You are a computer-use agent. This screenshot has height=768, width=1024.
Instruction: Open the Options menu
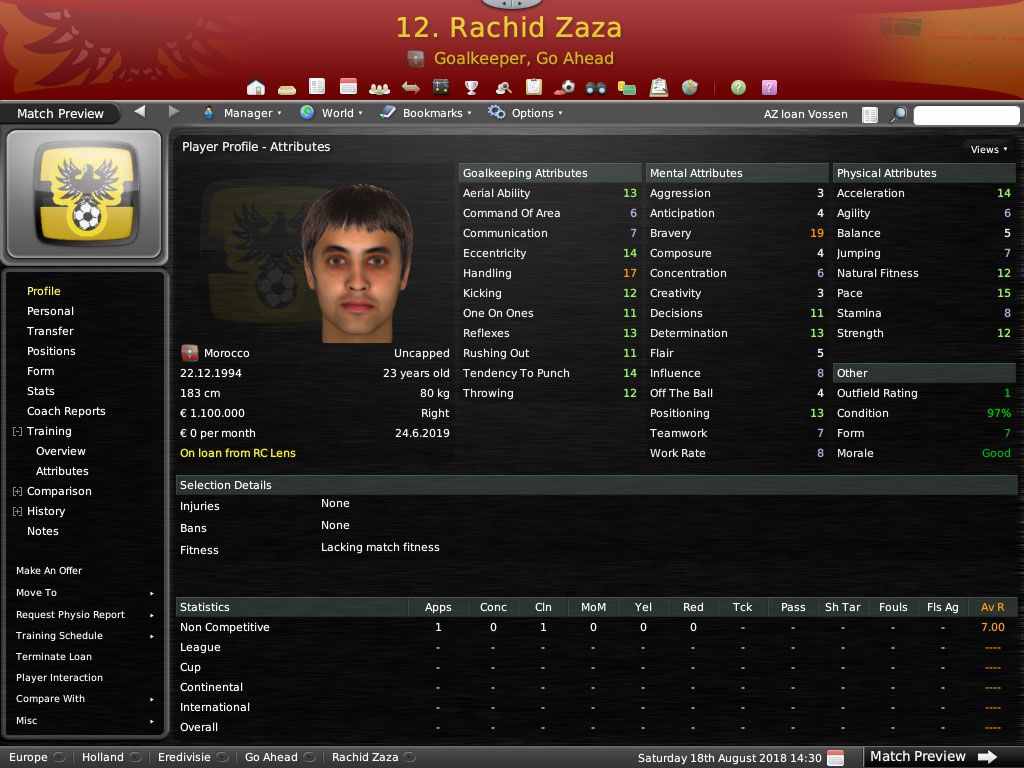526,113
